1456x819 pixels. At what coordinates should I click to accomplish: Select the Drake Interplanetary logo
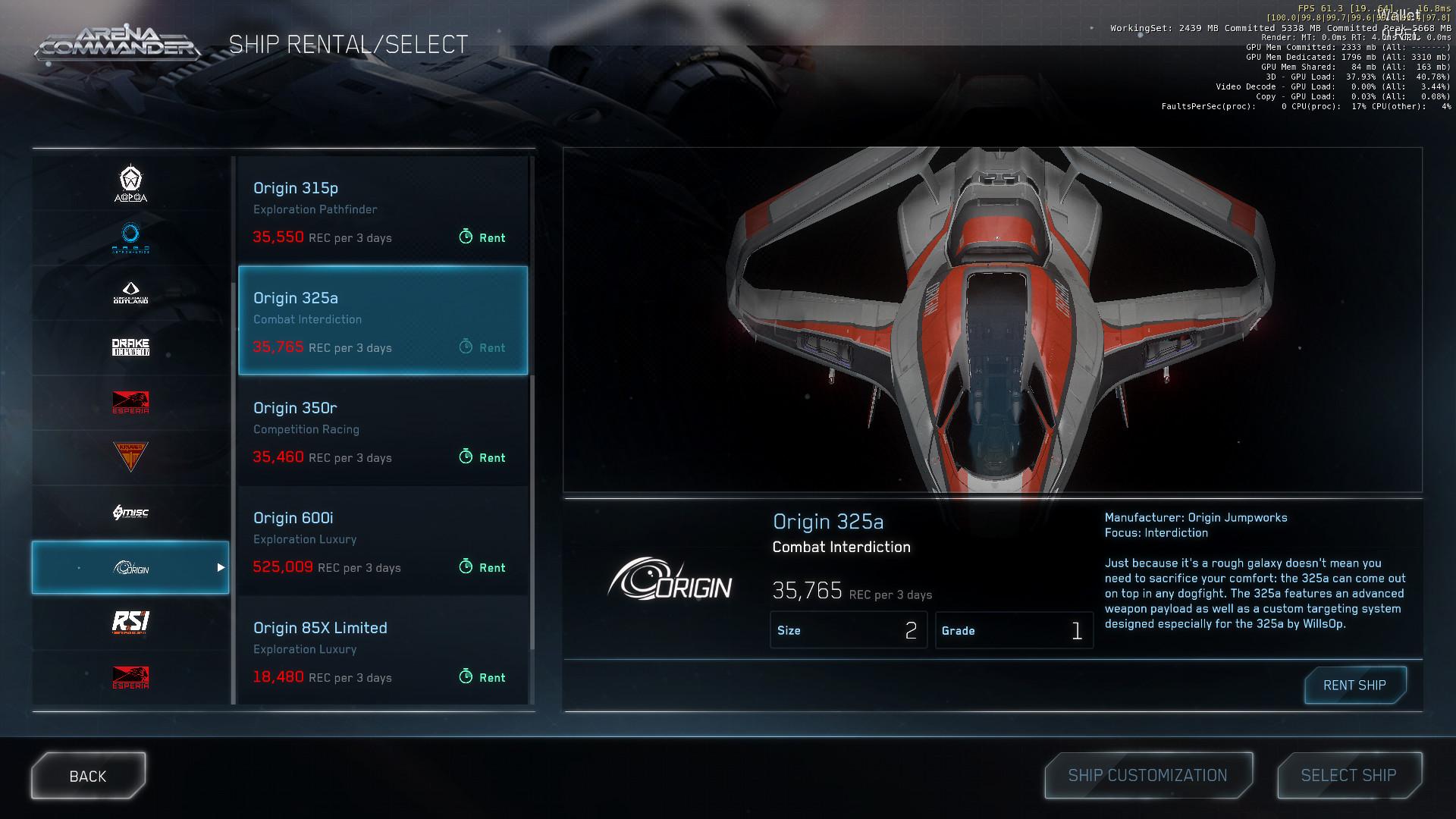pos(130,347)
